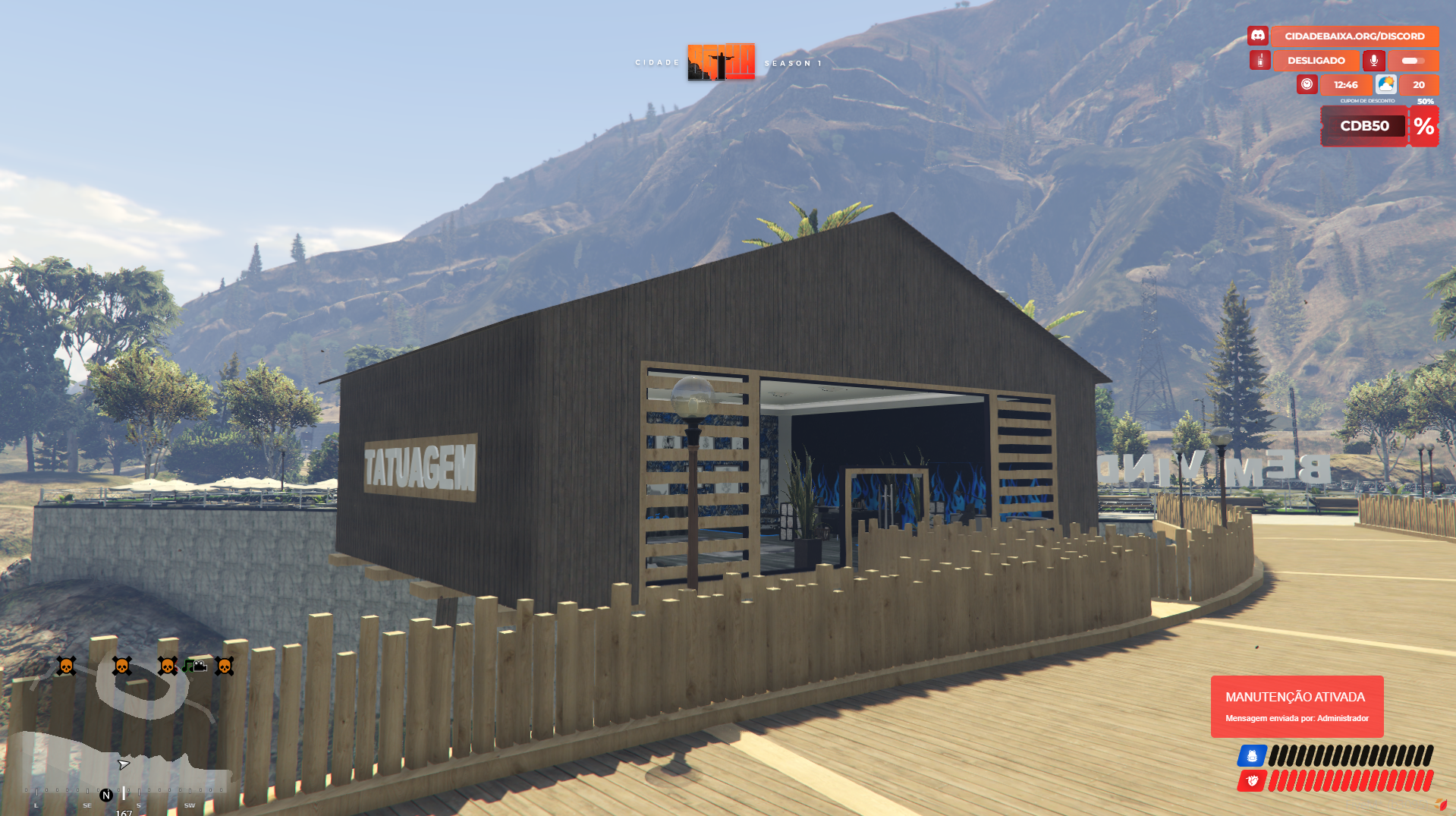This screenshot has height=816, width=1456.
Task: Click the CDB50 discount coupon code
Action: pos(1363,126)
